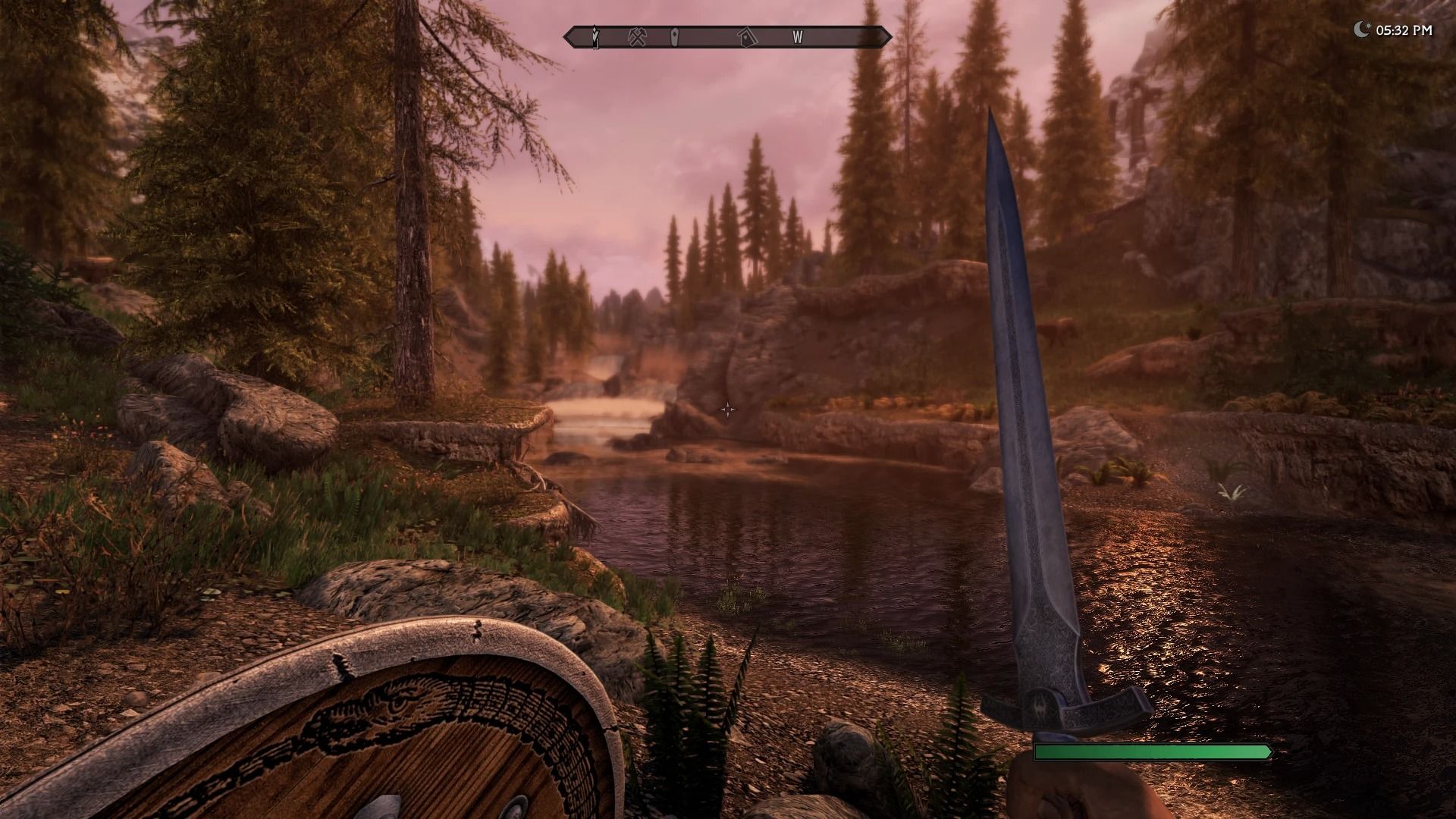Click the center crosshair reticle
1456x819 pixels.
point(727,409)
